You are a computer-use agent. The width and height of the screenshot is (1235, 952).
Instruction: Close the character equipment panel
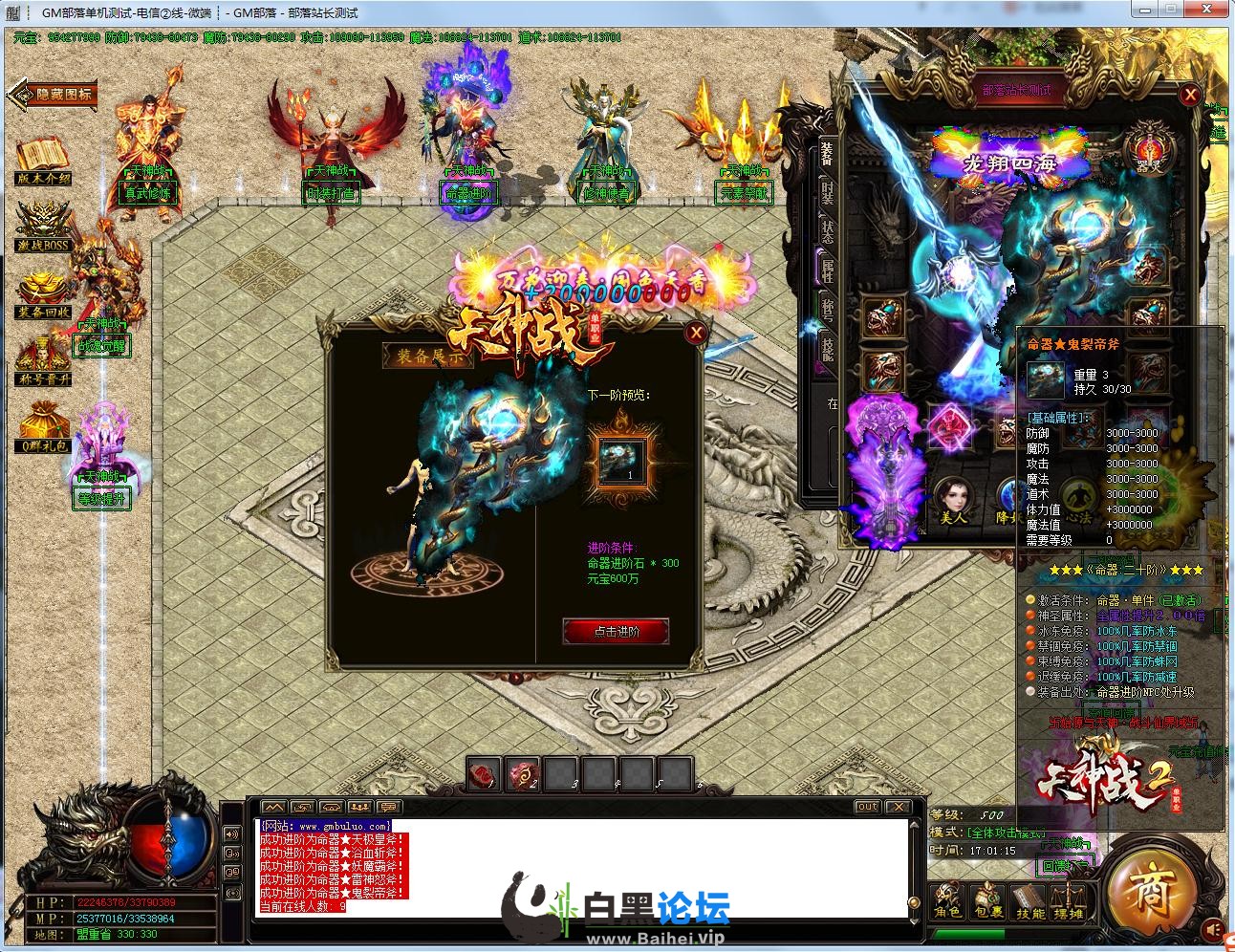pos(1190,95)
